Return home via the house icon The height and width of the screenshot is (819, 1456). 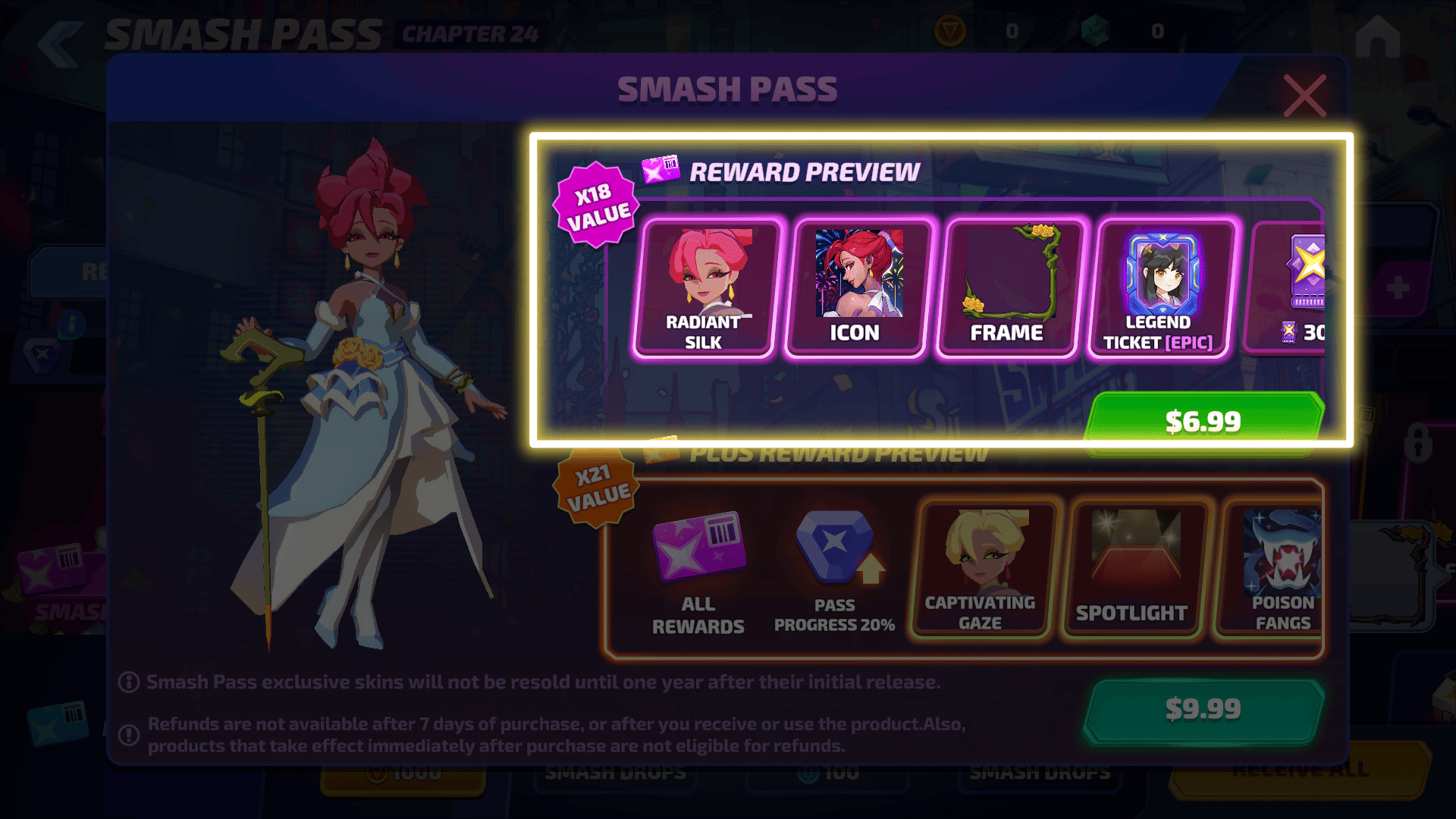[x=1376, y=38]
